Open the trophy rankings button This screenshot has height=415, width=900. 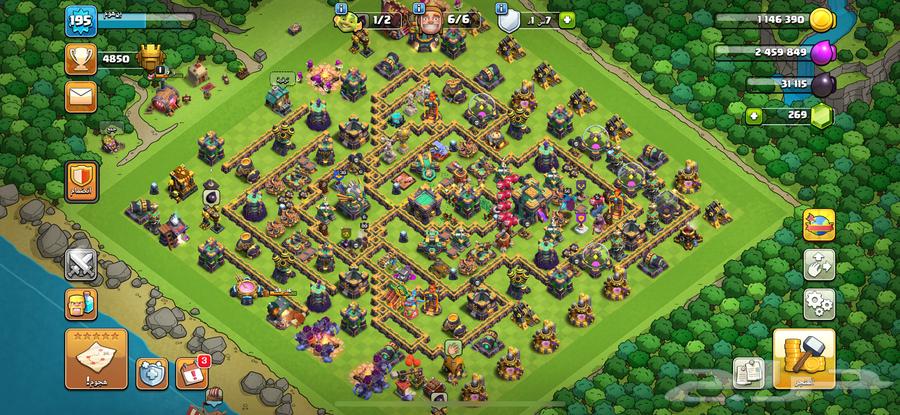[80, 58]
